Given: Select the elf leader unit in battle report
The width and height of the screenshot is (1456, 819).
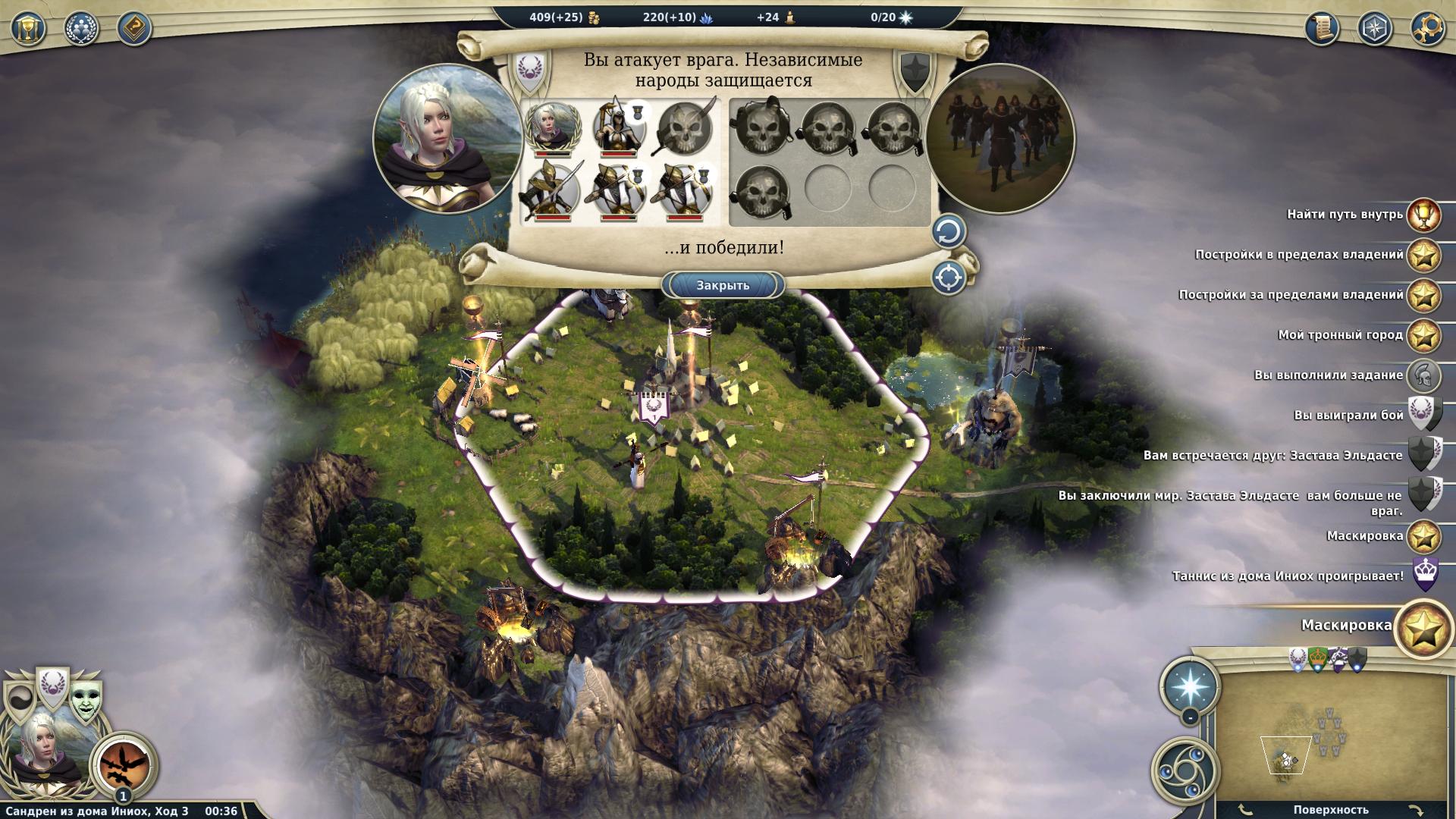Looking at the screenshot, I should coord(552,127).
